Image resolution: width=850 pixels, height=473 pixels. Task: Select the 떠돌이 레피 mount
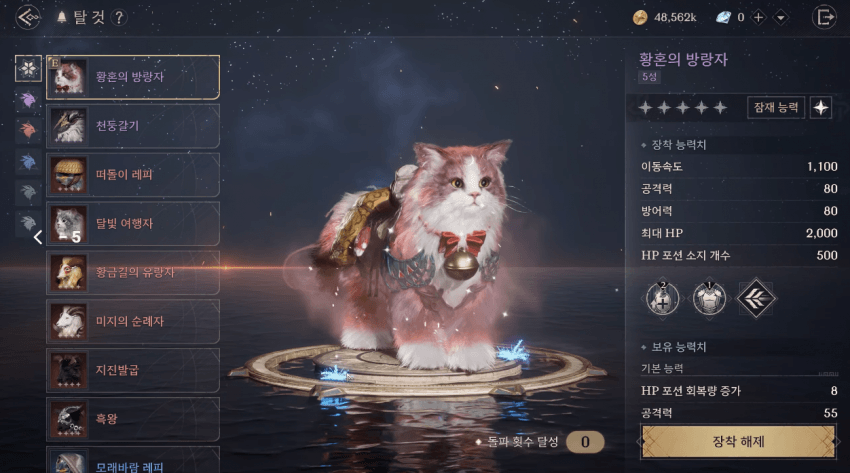[133, 174]
